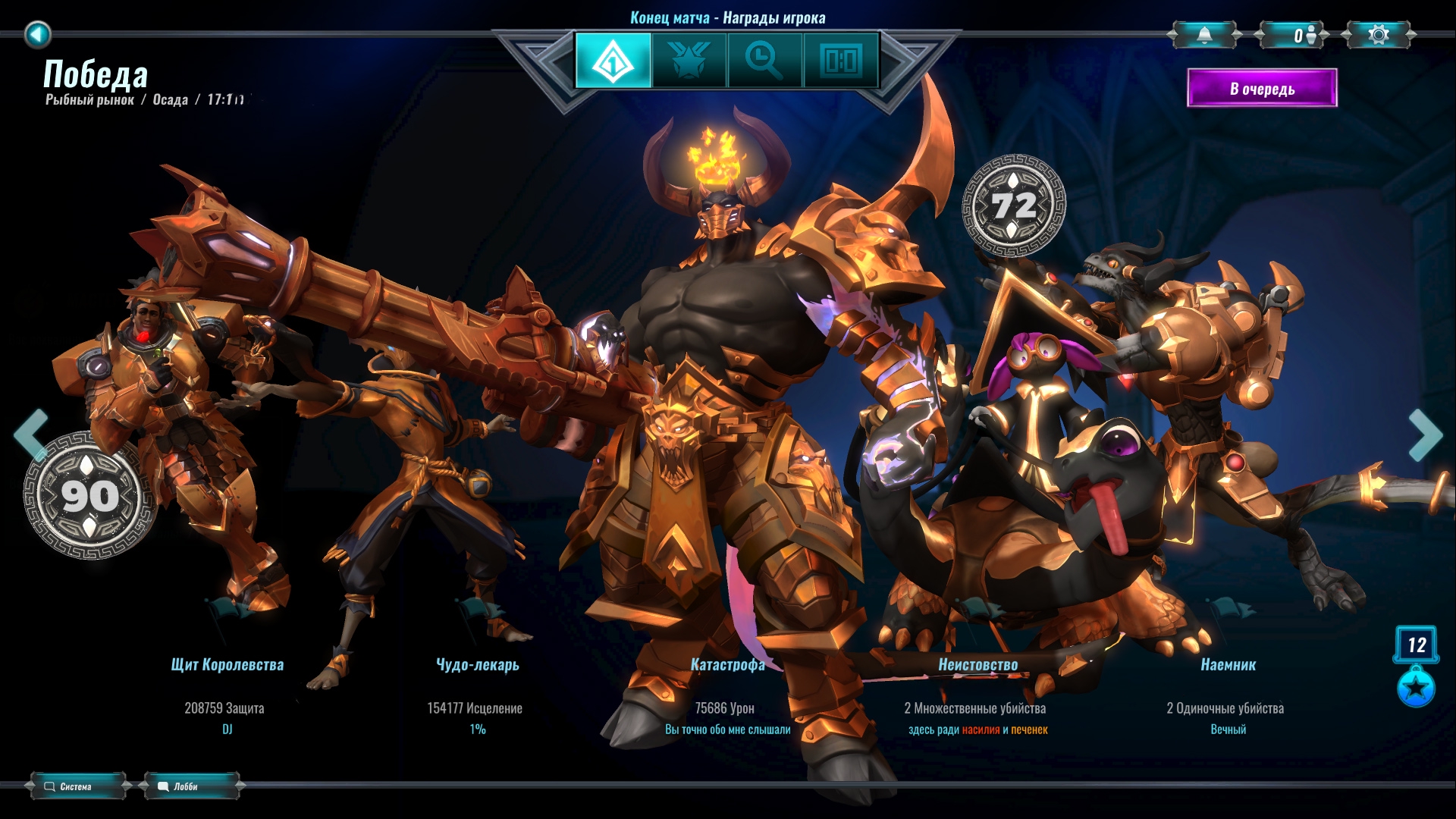Screen dimensions: 1456x819
Task: Open the gear settings menu
Action: point(1379,35)
